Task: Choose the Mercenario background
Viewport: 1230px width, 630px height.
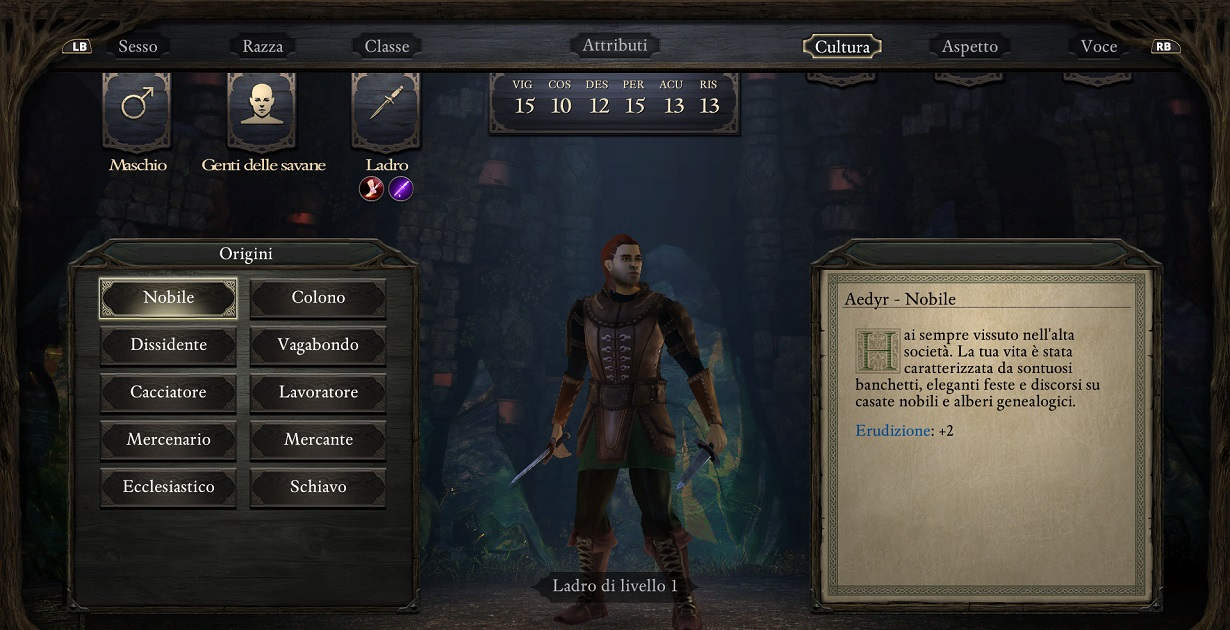Action: point(169,440)
